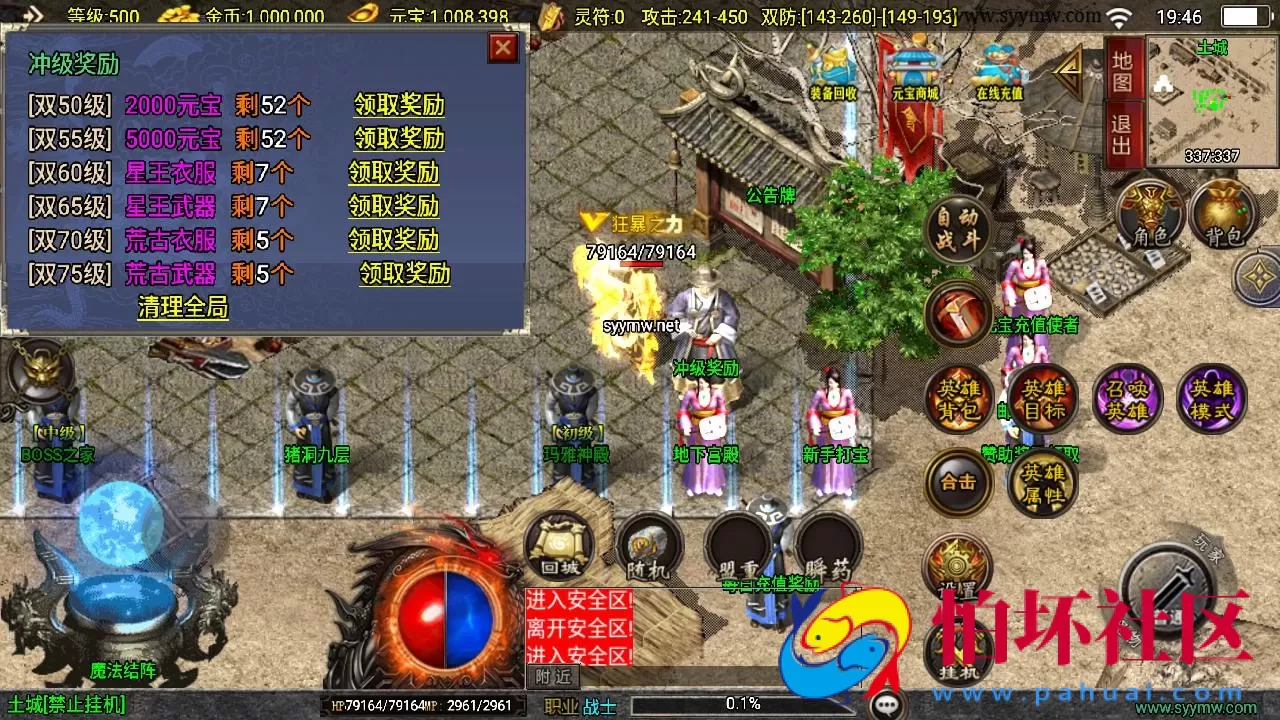The image size is (1280, 720).
Task: Claim the 双50级 2000元宝 reward link
Action: [x=397, y=106]
